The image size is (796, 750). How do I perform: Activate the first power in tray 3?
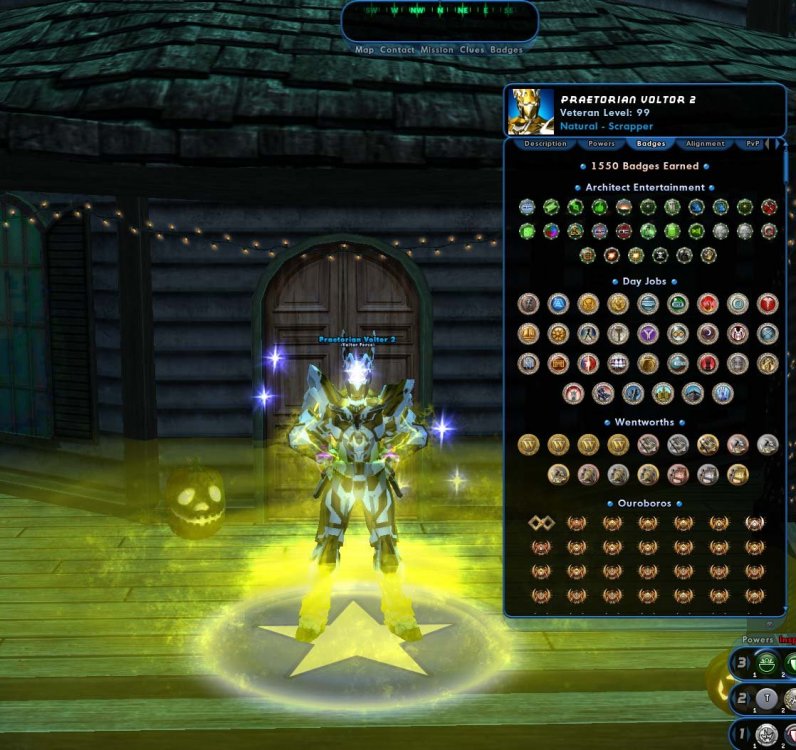tap(766, 662)
